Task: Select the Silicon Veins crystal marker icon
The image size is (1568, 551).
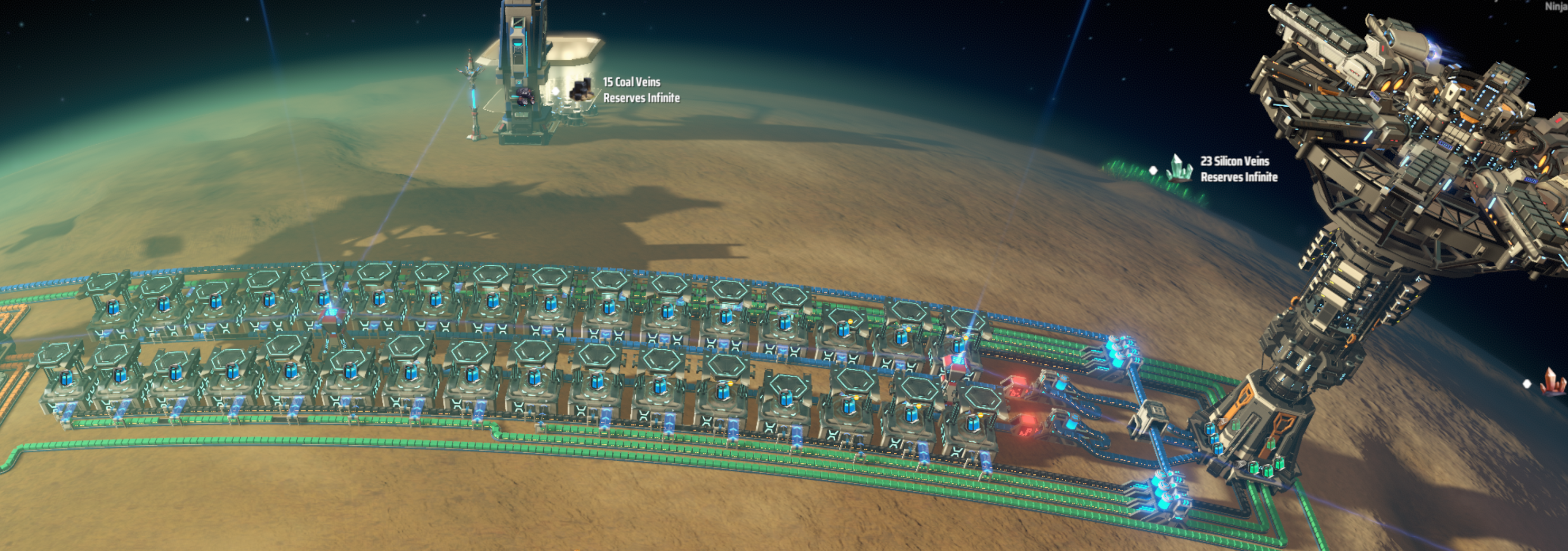Action: 1179,168
